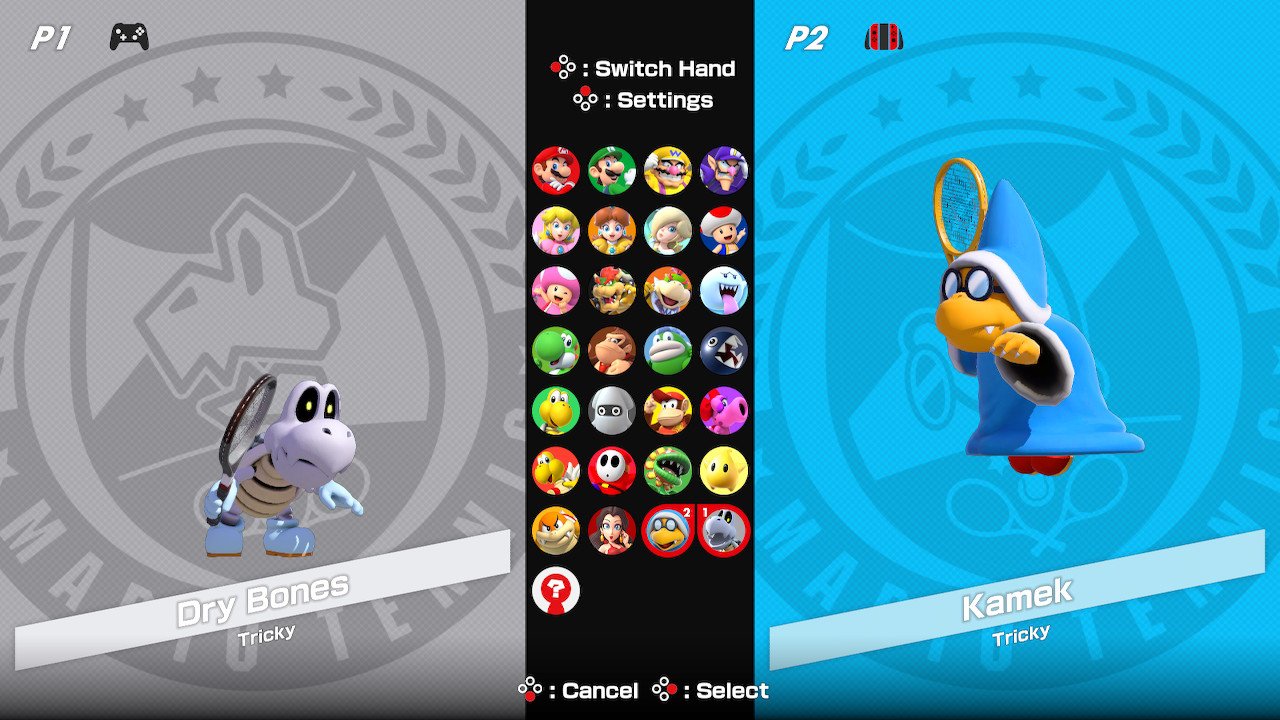Choose Princess Peach
1280x720 pixels.
[x=556, y=230]
